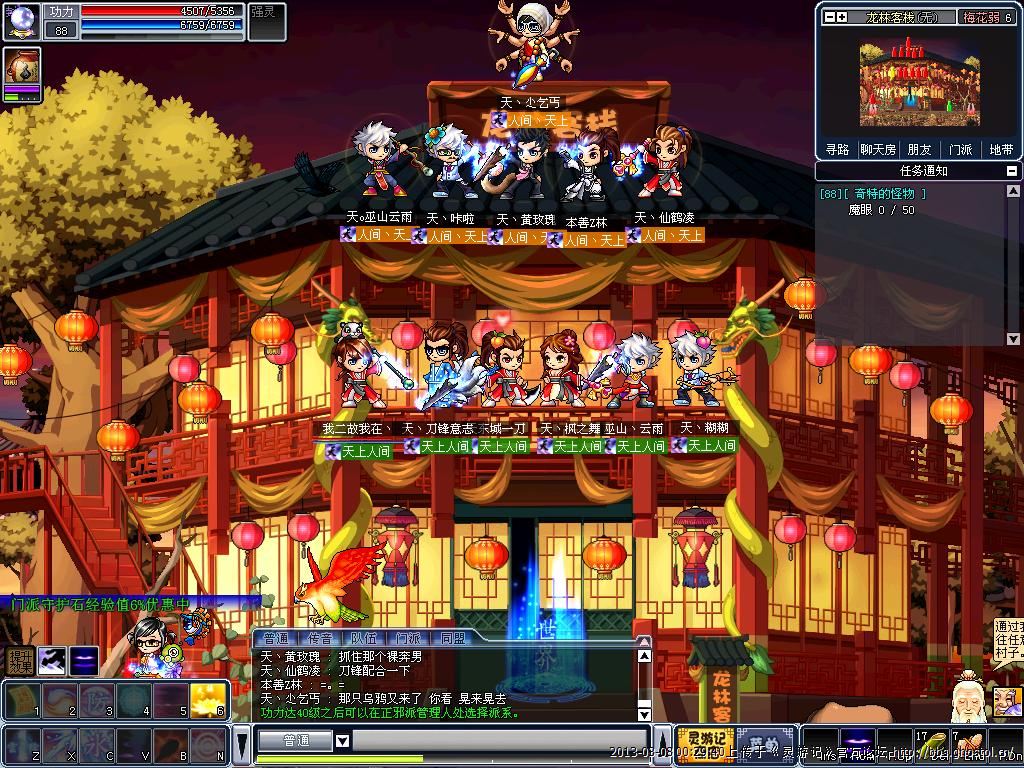Collapse the 任务通知 quest notice panel
Viewport: 1024px width, 768px height.
coord(1012,171)
